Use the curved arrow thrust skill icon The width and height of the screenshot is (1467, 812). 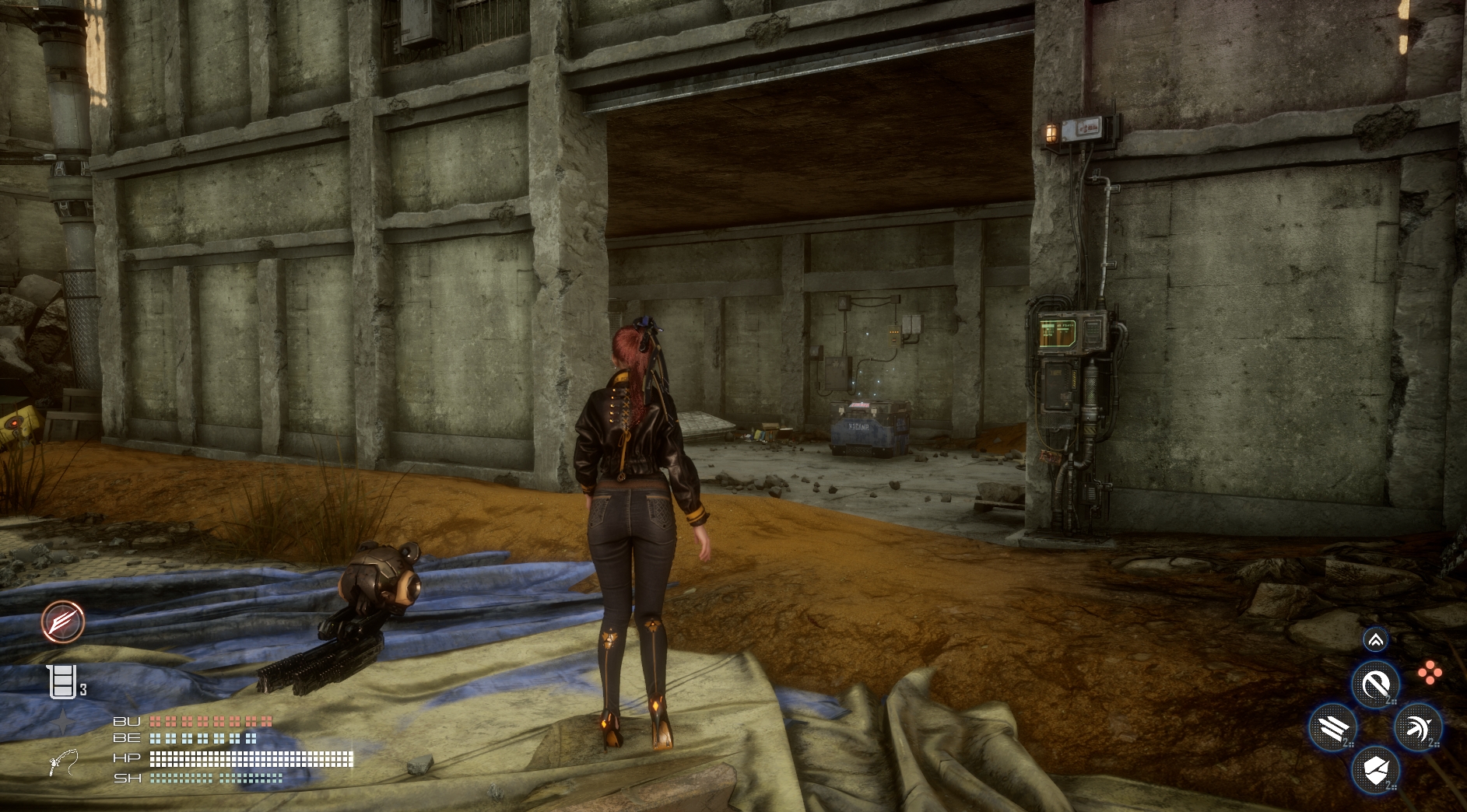point(1418,728)
